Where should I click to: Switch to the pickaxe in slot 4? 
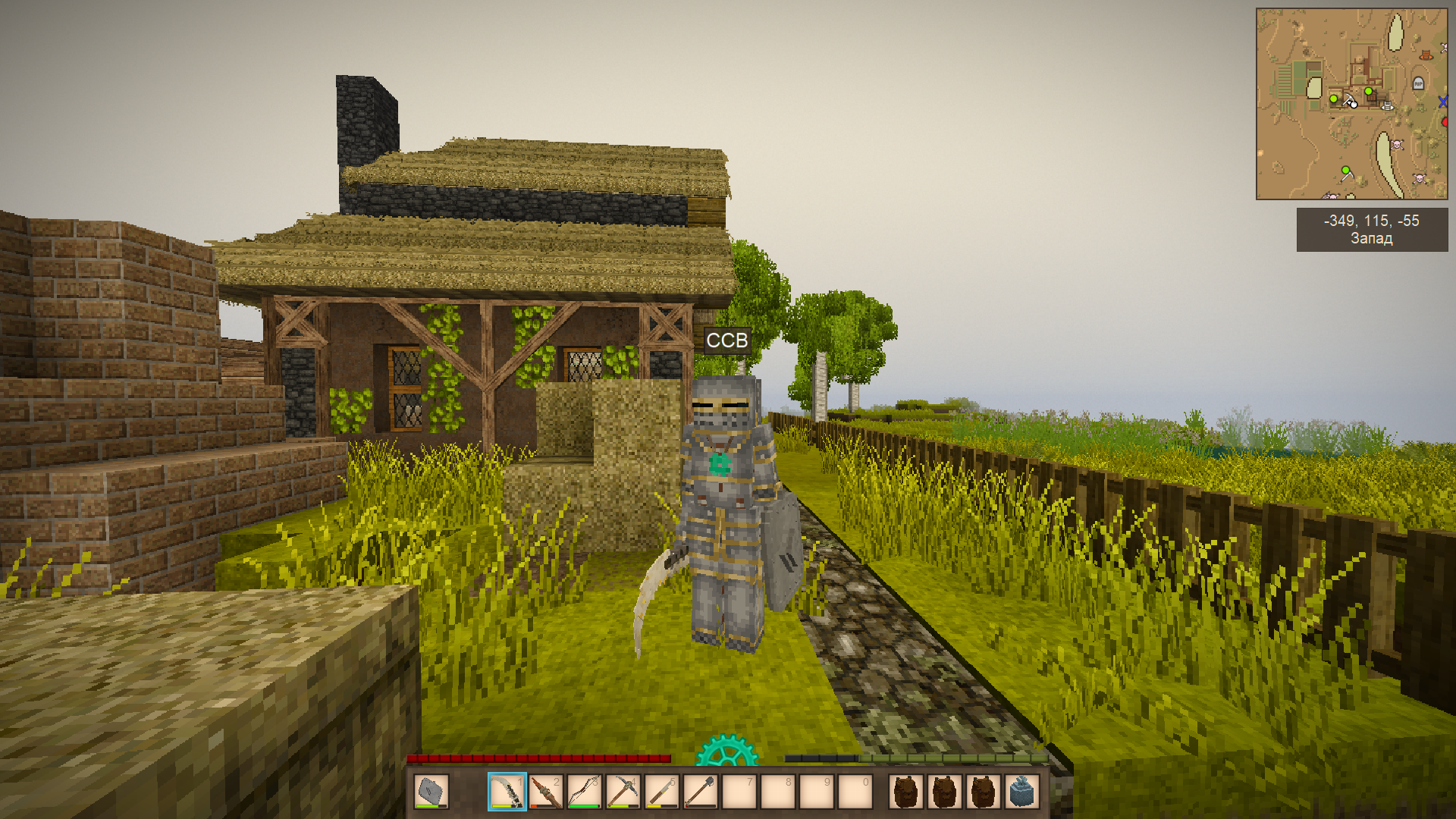(623, 792)
